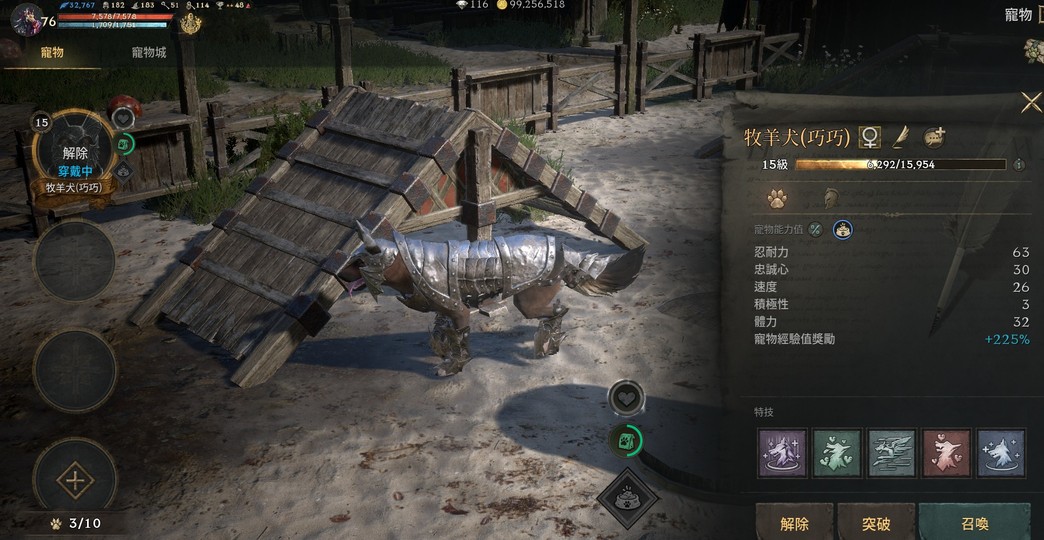Image resolution: width=1044 pixels, height=540 pixels.
Task: Feed pet using the food bowl button
Action: pyautogui.click(x=628, y=497)
